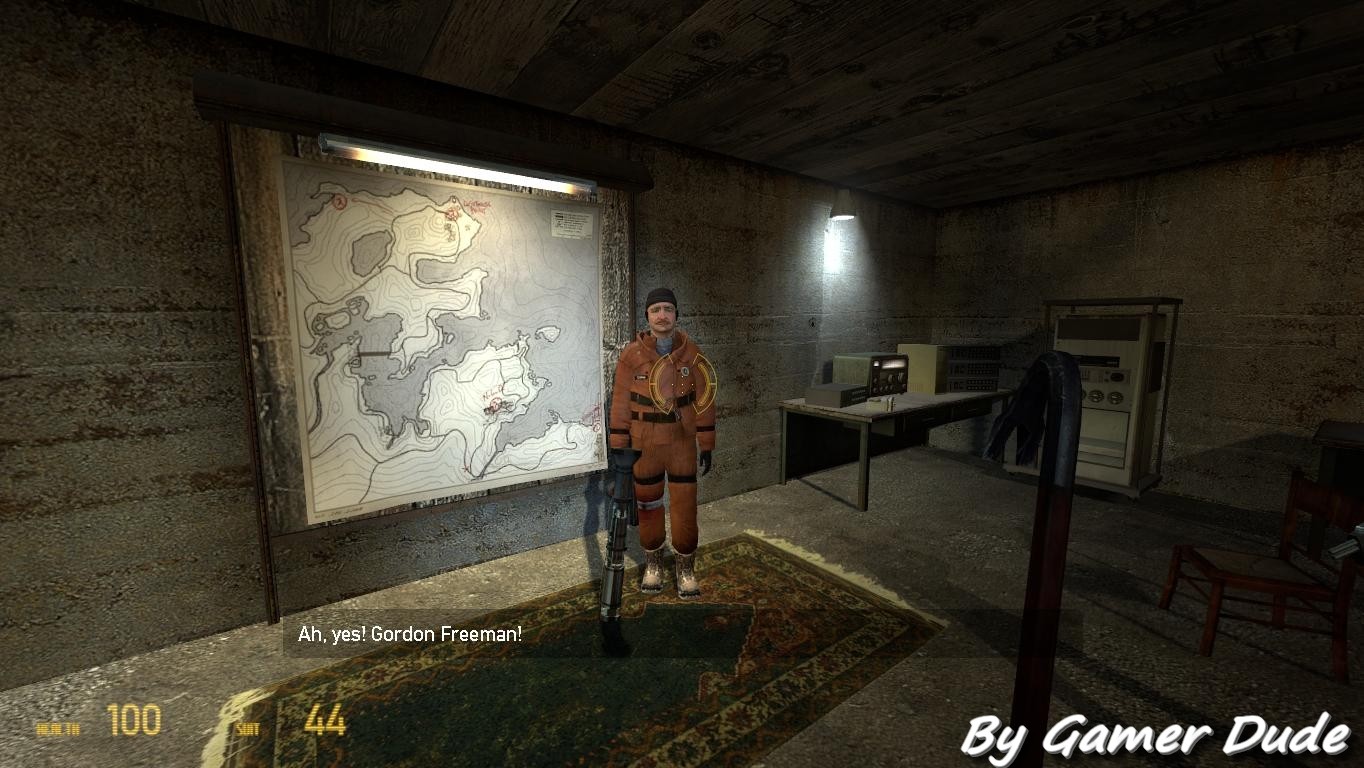Toggle the glowing dial on the desk radio
Viewport: 1364px width, 768px height.
click(893, 364)
